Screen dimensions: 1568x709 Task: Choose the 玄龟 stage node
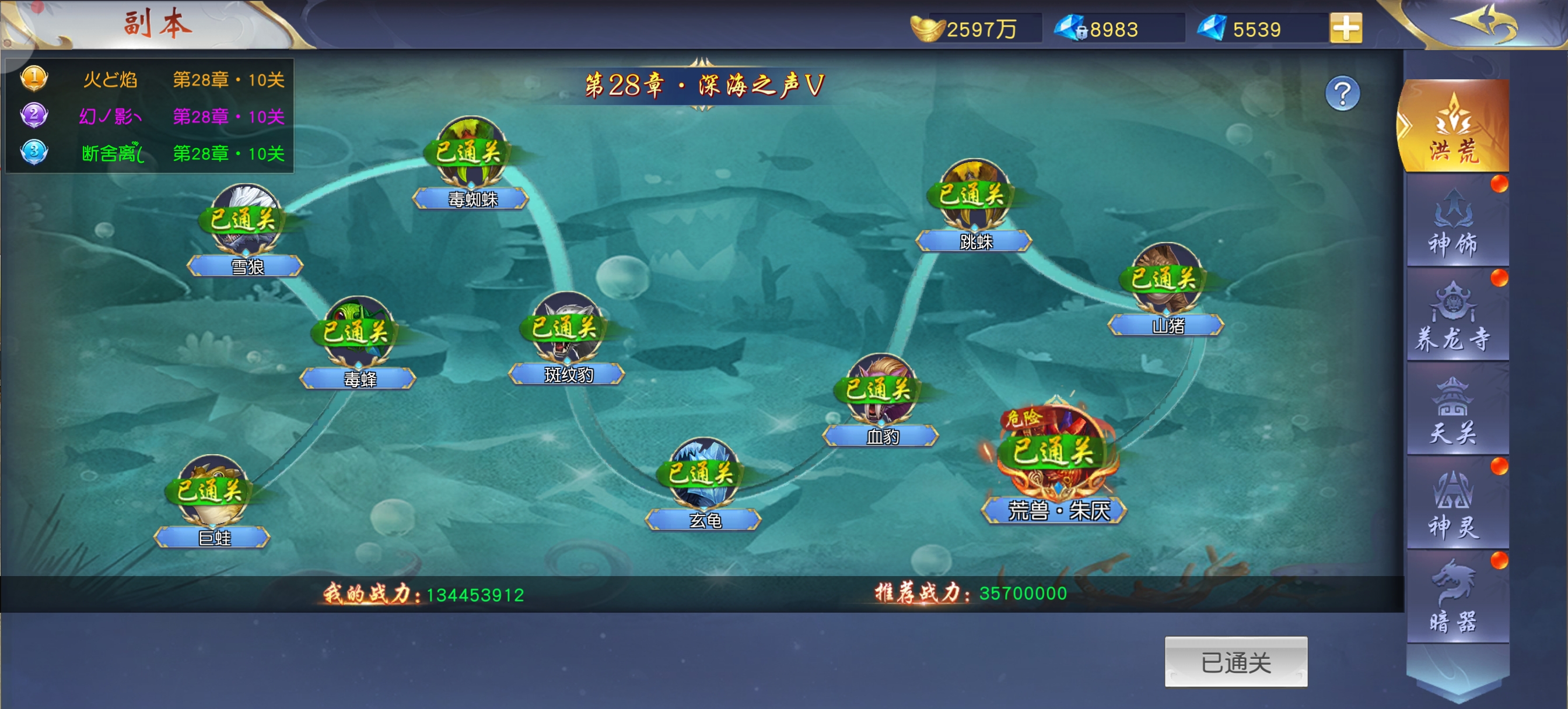703,475
